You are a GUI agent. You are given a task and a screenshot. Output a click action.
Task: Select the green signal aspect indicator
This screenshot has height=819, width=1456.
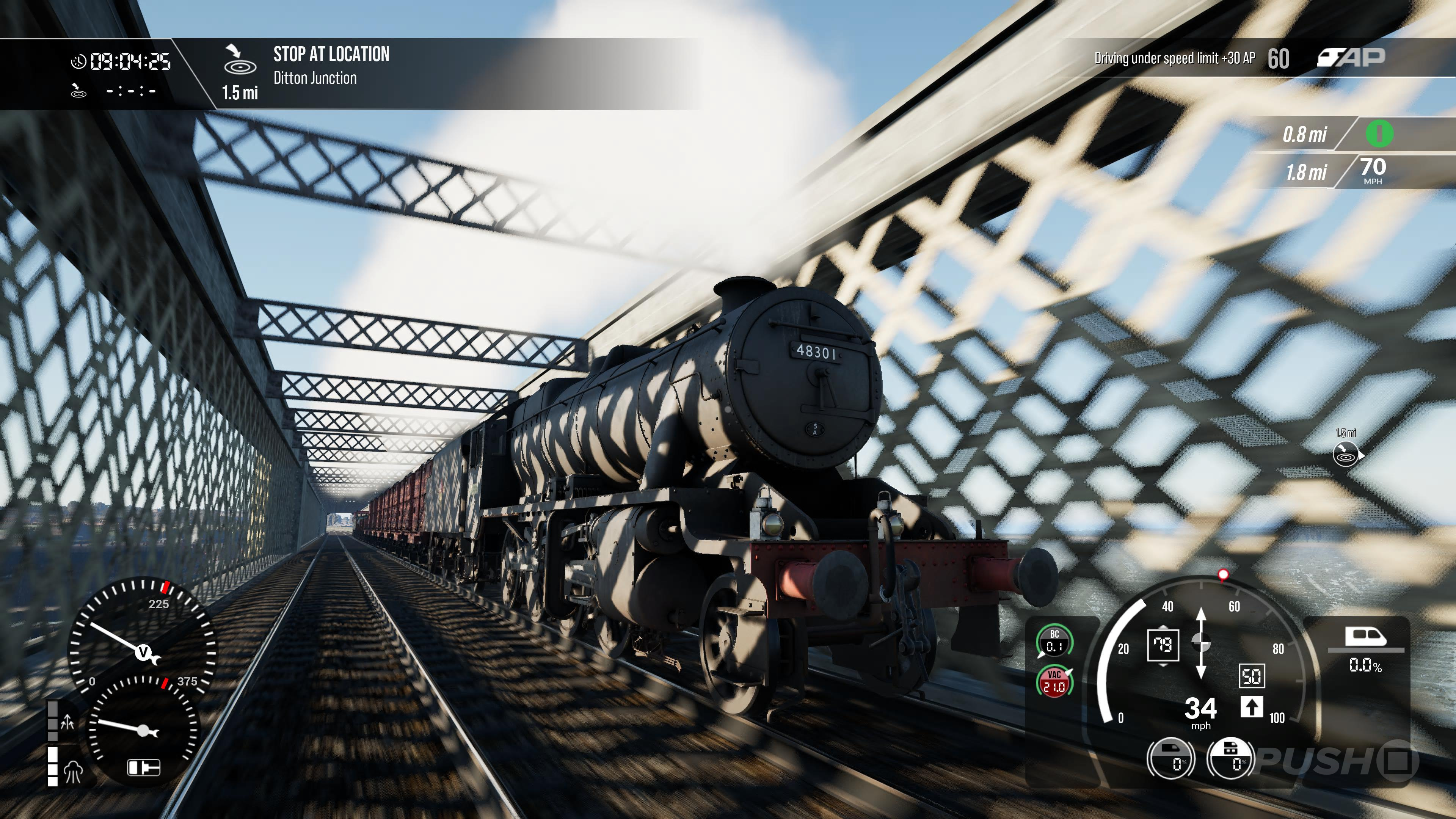(x=1379, y=134)
